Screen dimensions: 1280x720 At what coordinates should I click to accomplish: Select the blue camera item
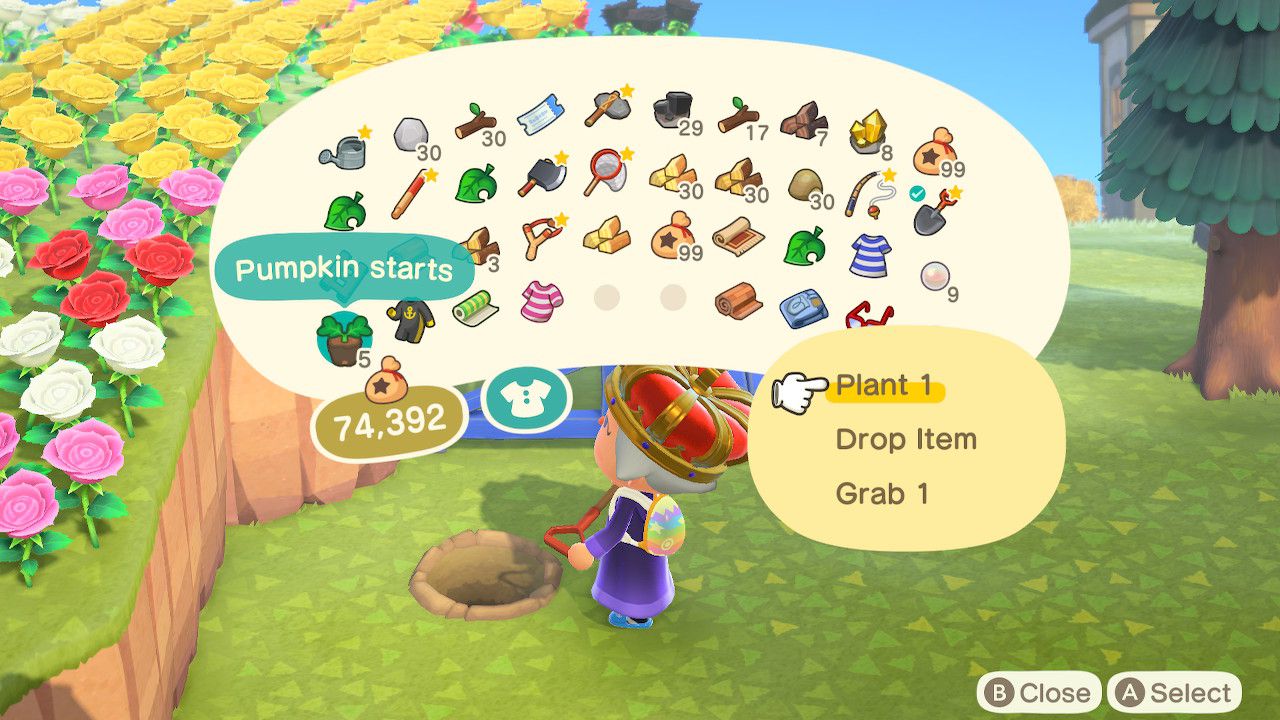pyautogui.click(x=802, y=307)
